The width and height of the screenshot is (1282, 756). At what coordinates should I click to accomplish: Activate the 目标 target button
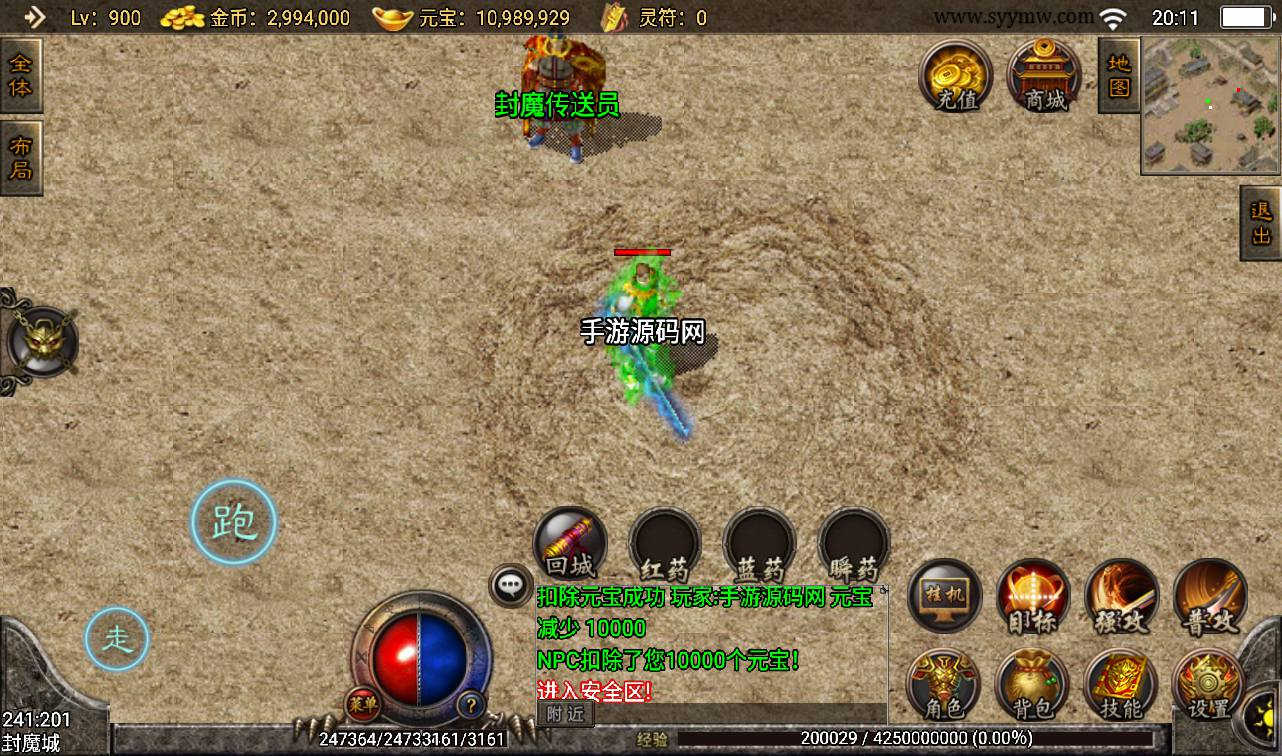click(1033, 596)
